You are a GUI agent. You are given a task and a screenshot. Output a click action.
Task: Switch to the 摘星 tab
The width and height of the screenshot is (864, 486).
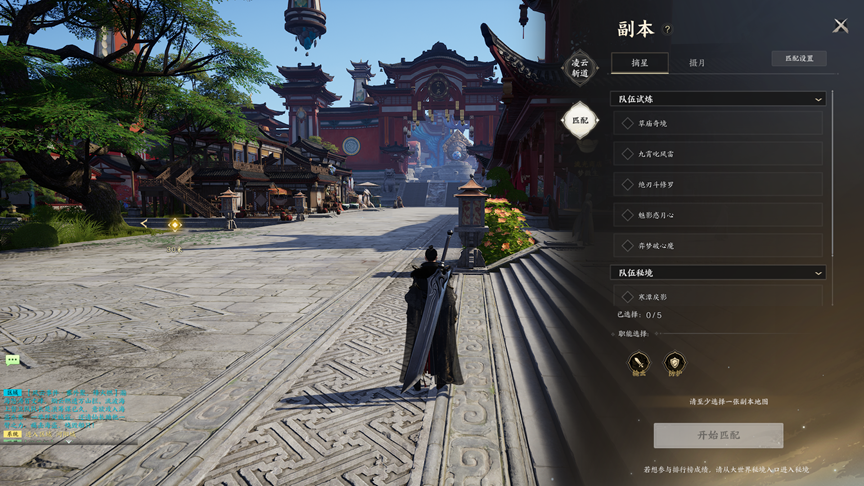[639, 62]
